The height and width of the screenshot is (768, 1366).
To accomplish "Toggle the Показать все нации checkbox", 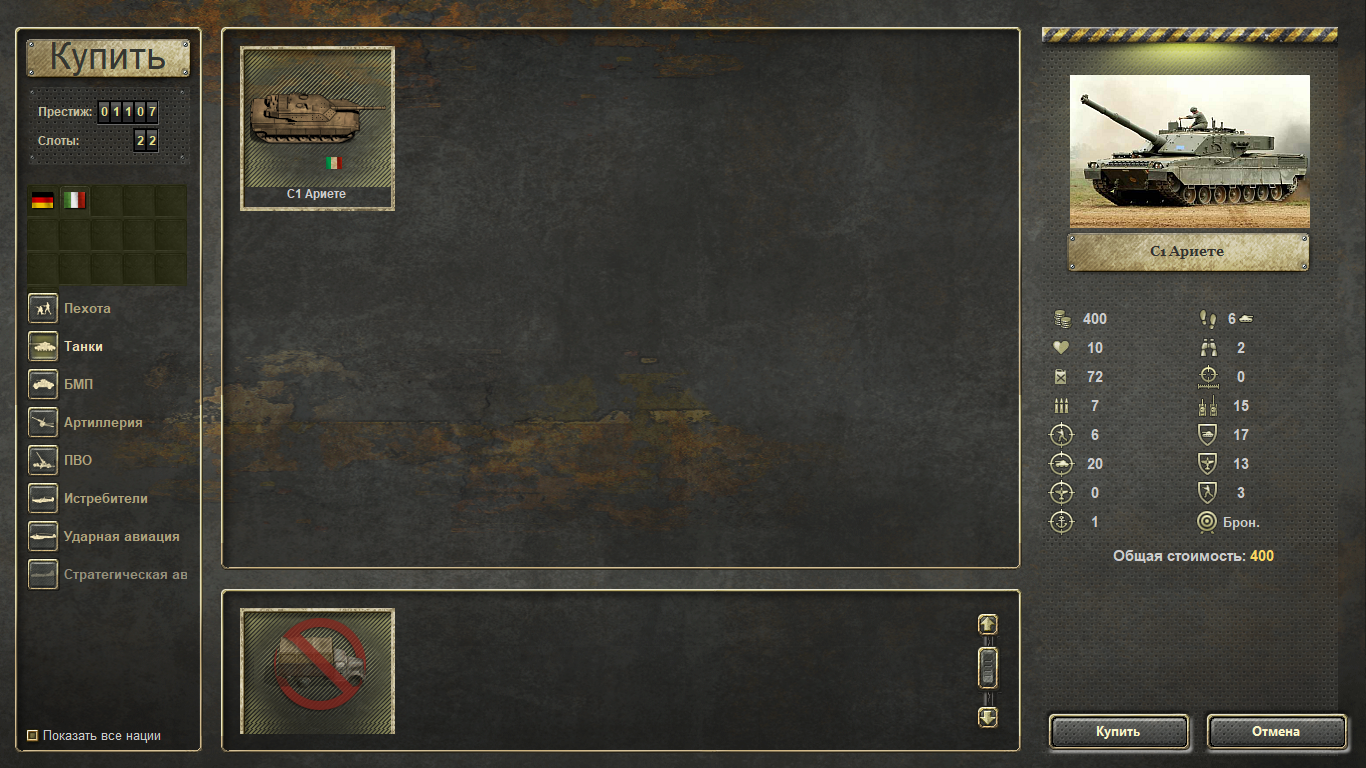I will 33,736.
